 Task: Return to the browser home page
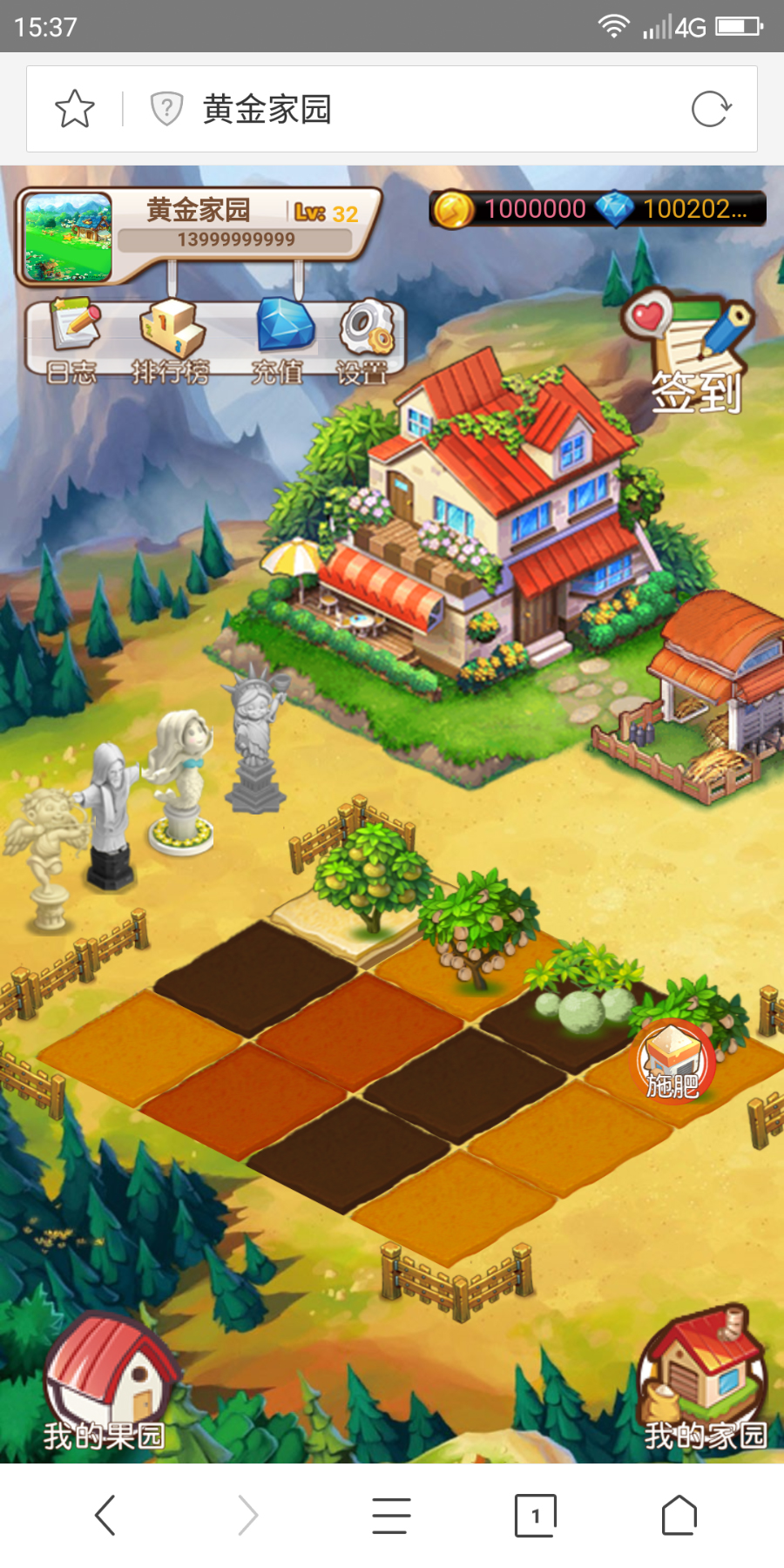679,1516
